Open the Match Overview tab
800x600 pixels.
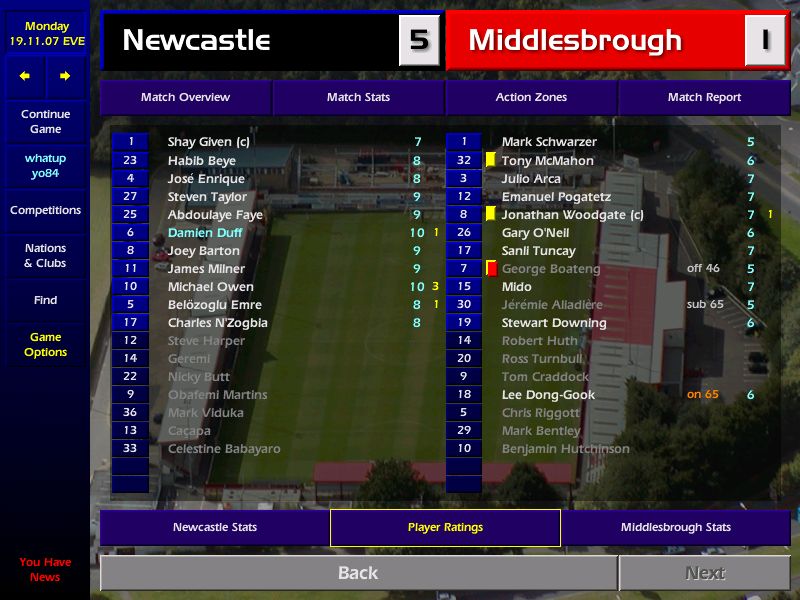185,97
